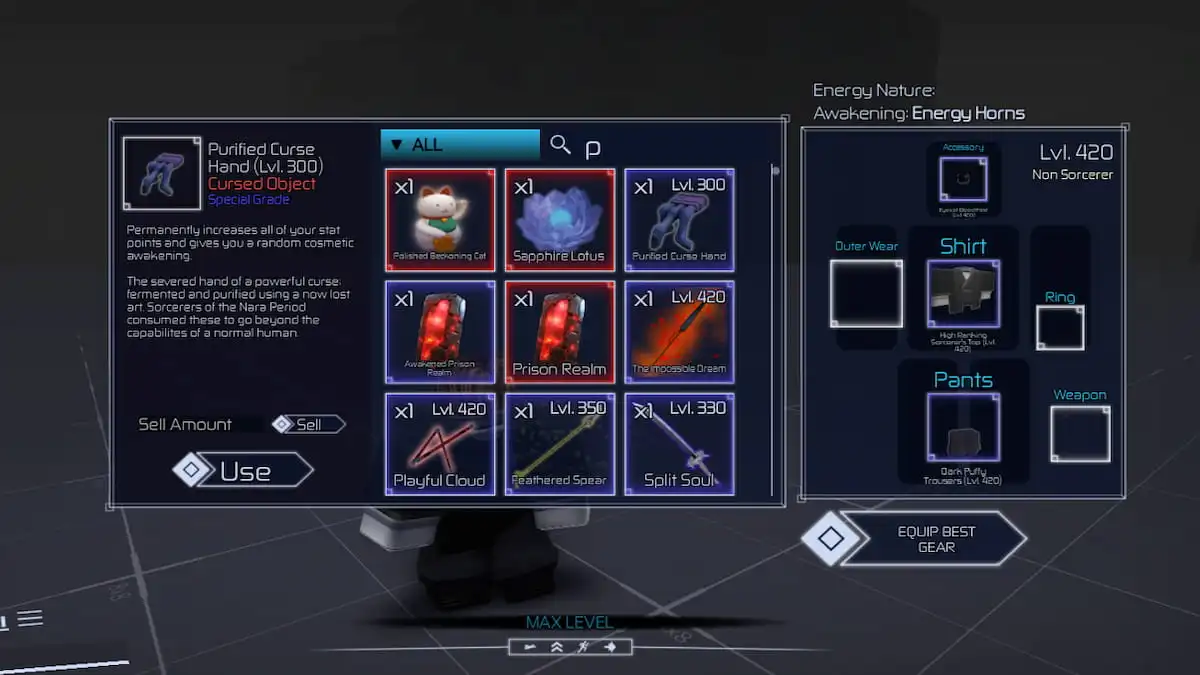Screen dimensions: 1200x675
Task: Pick the Split Soul weapon
Action: click(x=679, y=444)
